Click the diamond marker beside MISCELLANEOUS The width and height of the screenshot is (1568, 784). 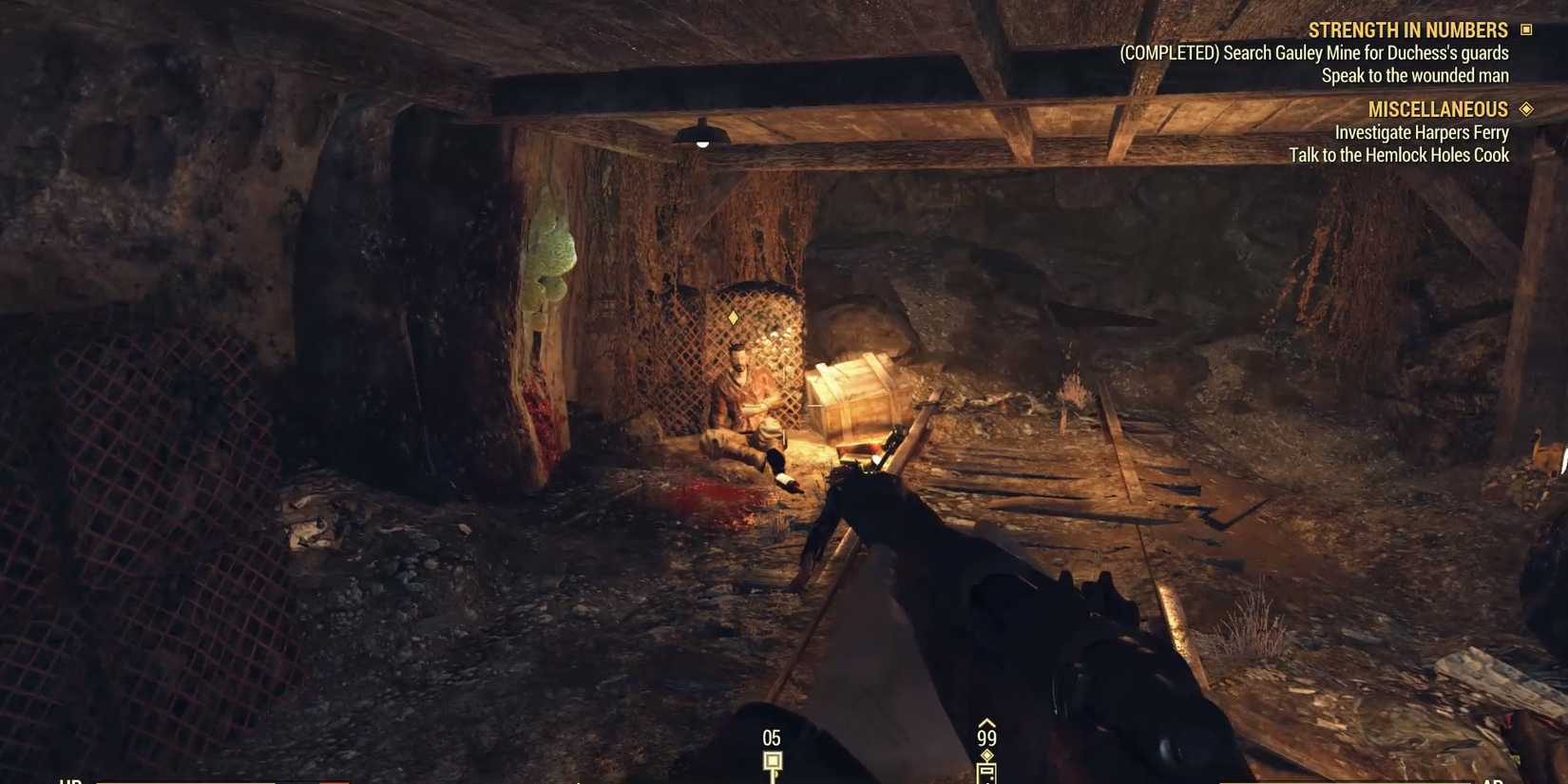[x=1526, y=109]
